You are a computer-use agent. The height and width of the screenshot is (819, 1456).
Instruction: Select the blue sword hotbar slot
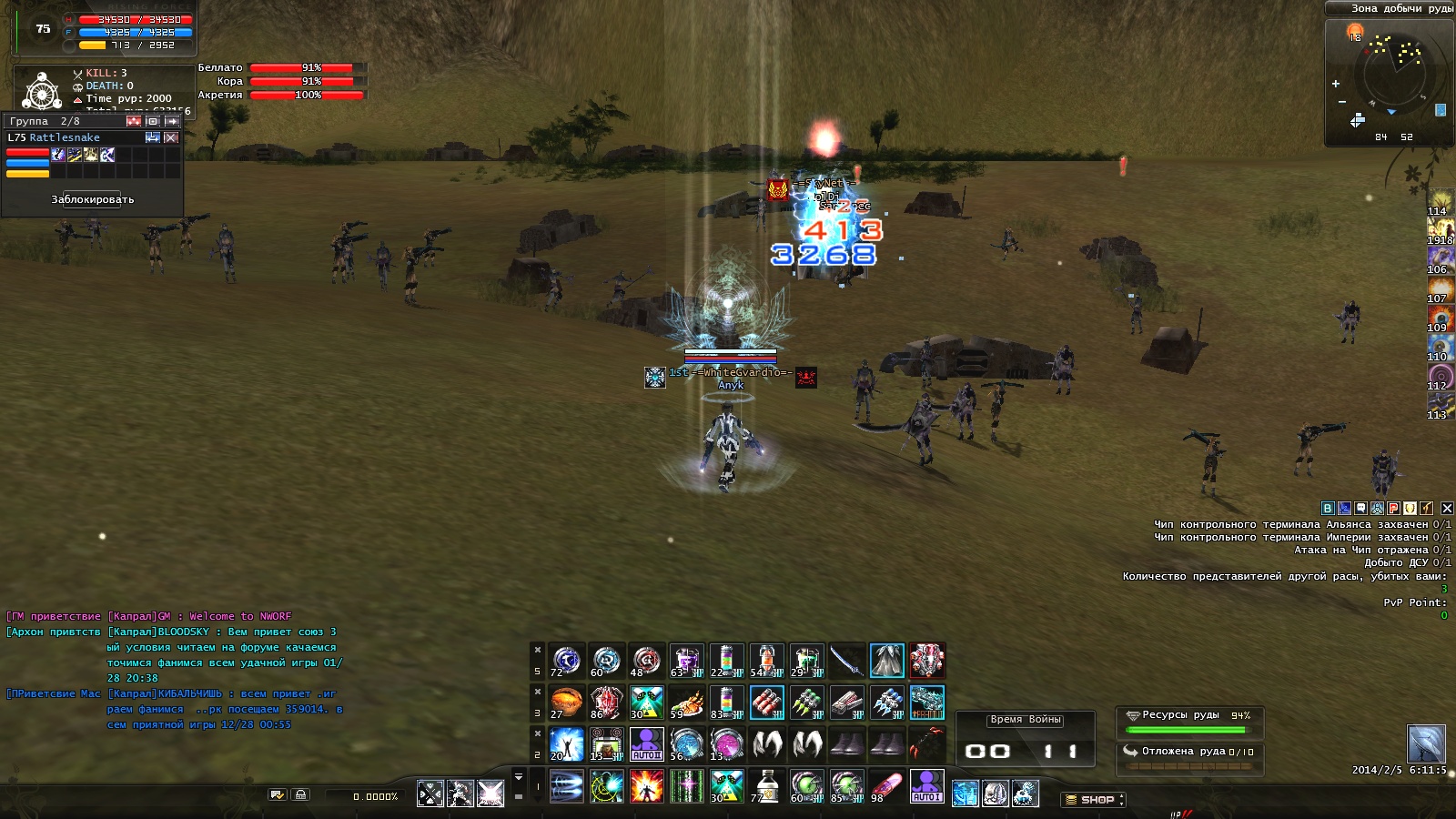[846, 661]
